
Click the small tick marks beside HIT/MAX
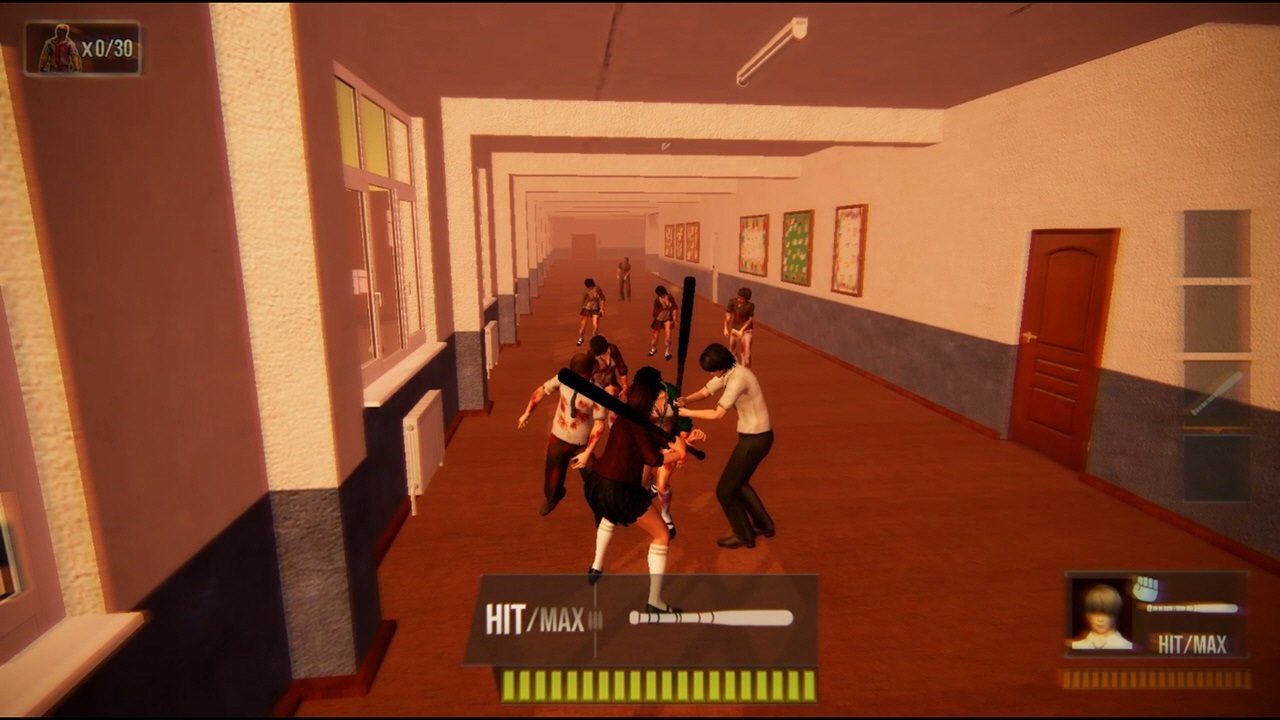click(597, 620)
